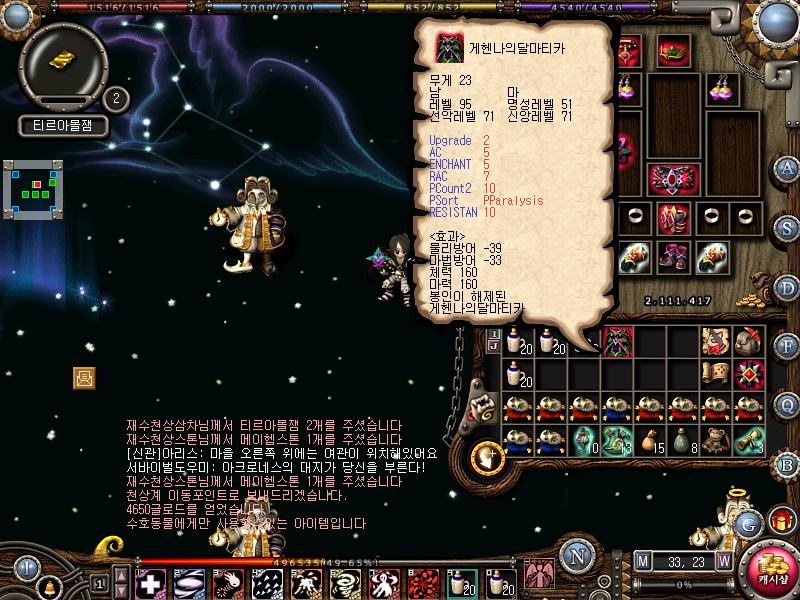Select the round N button
This screenshot has height=600, width=800.
point(575,556)
